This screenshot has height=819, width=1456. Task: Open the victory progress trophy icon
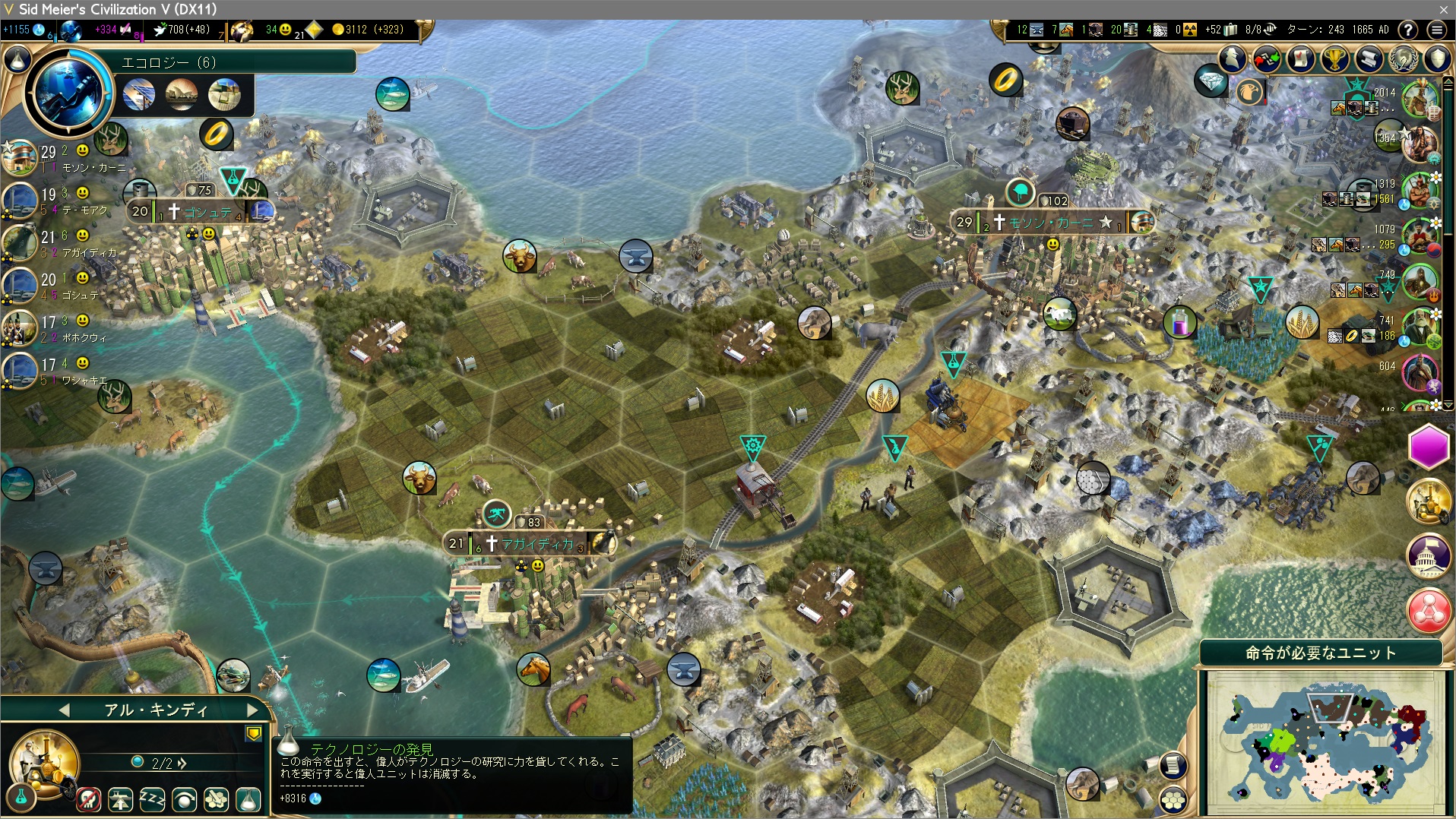1335,58
